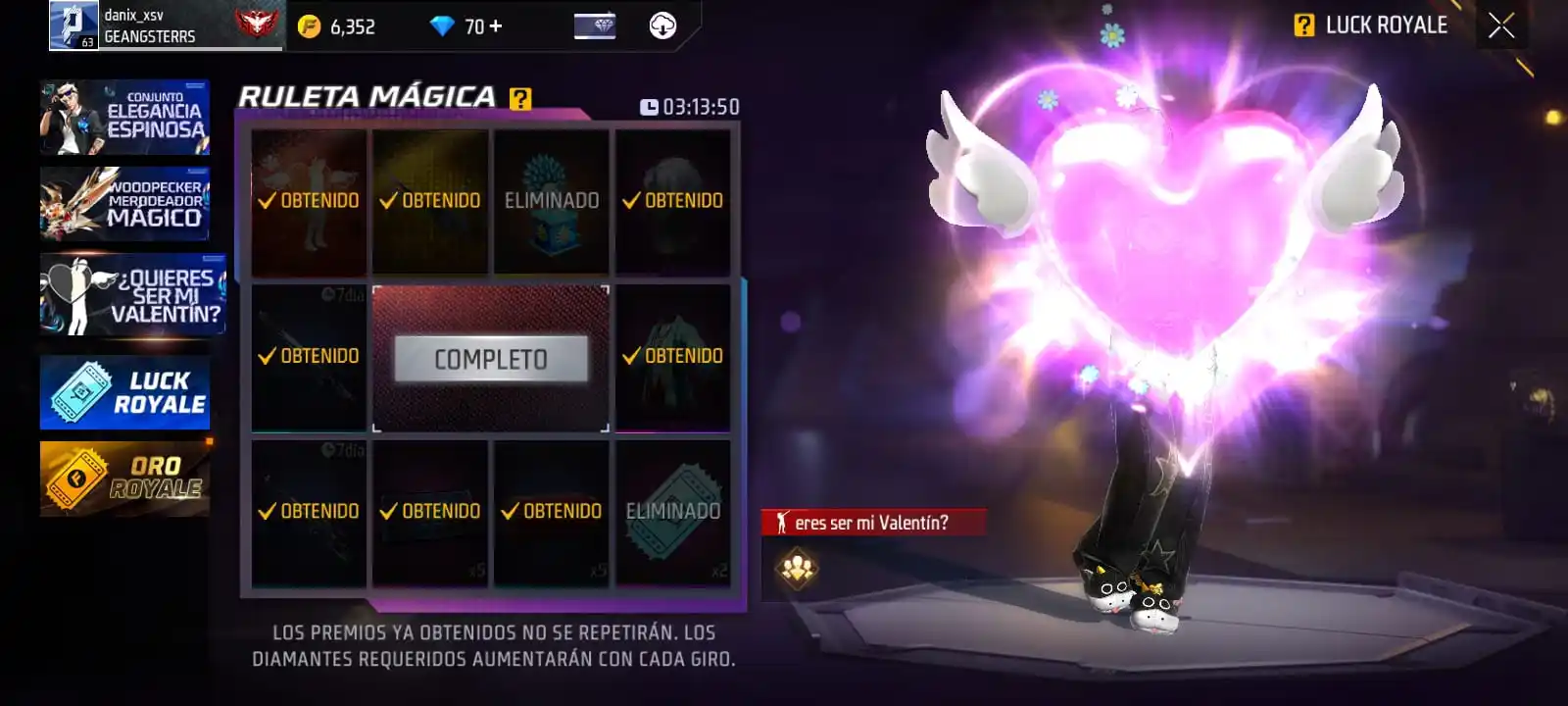Open the danix_xsv player profile
The height and width of the screenshot is (706, 1568).
73,25
